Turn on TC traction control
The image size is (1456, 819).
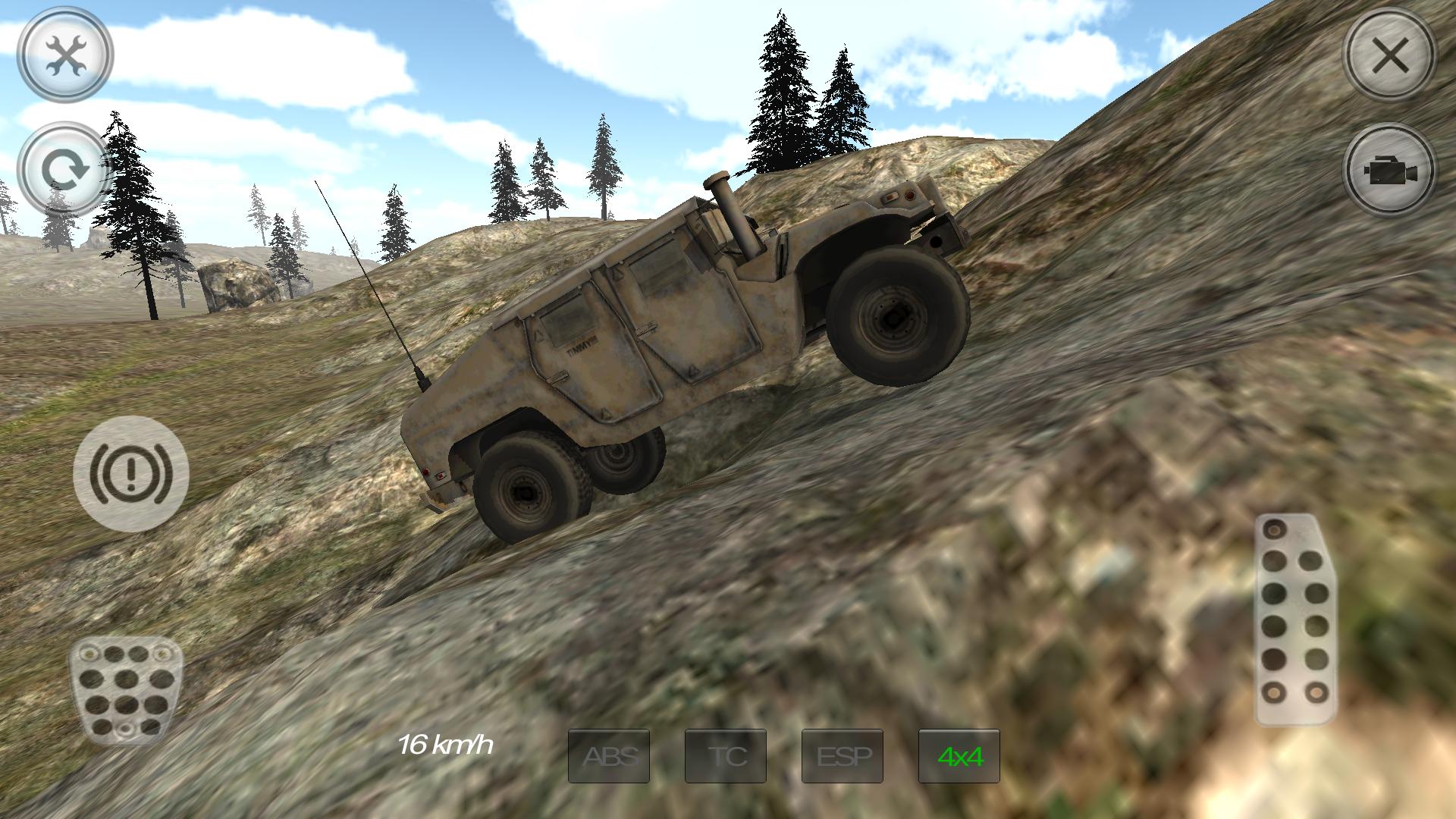(x=725, y=756)
